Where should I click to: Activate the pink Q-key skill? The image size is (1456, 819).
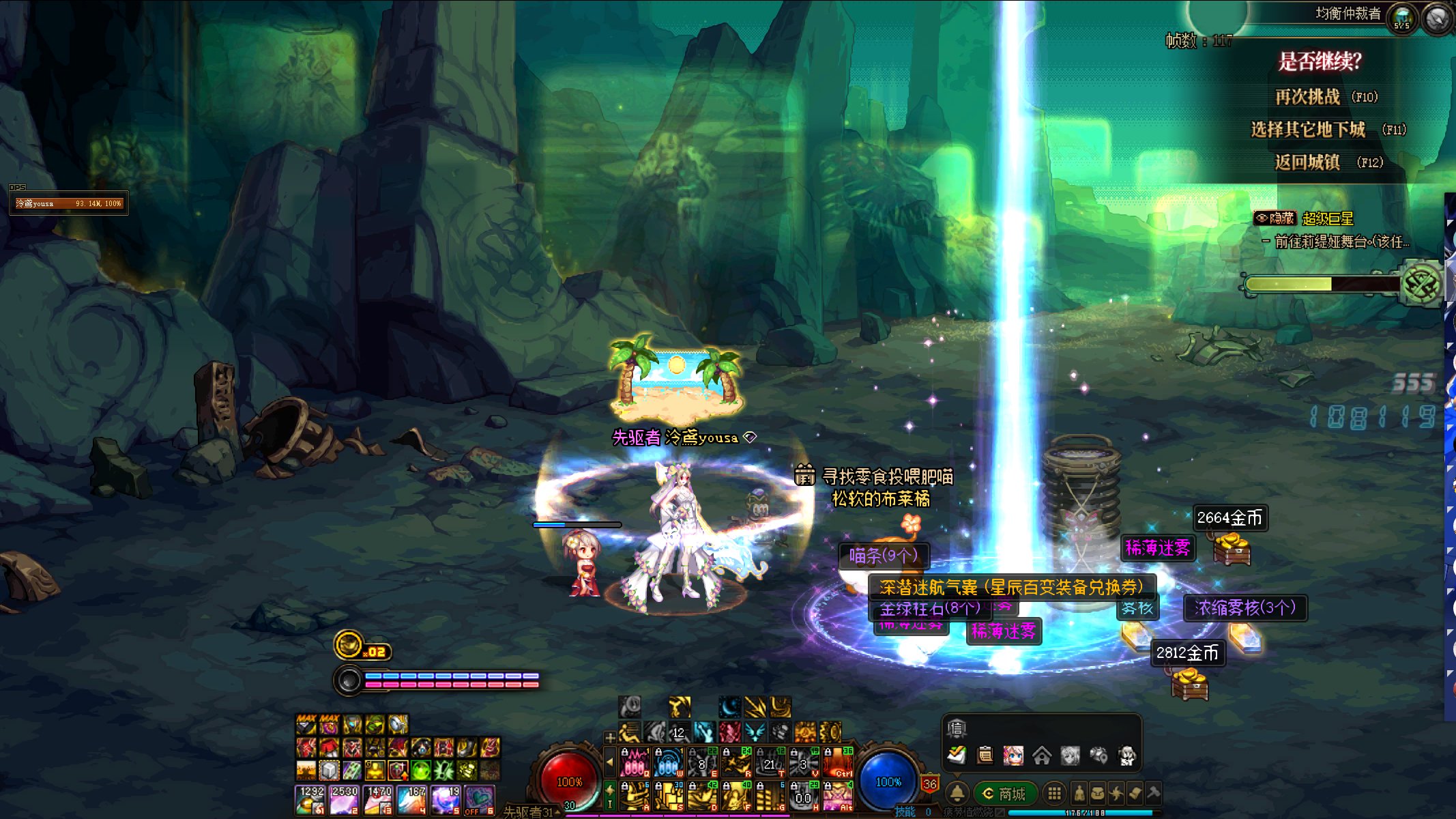635,763
